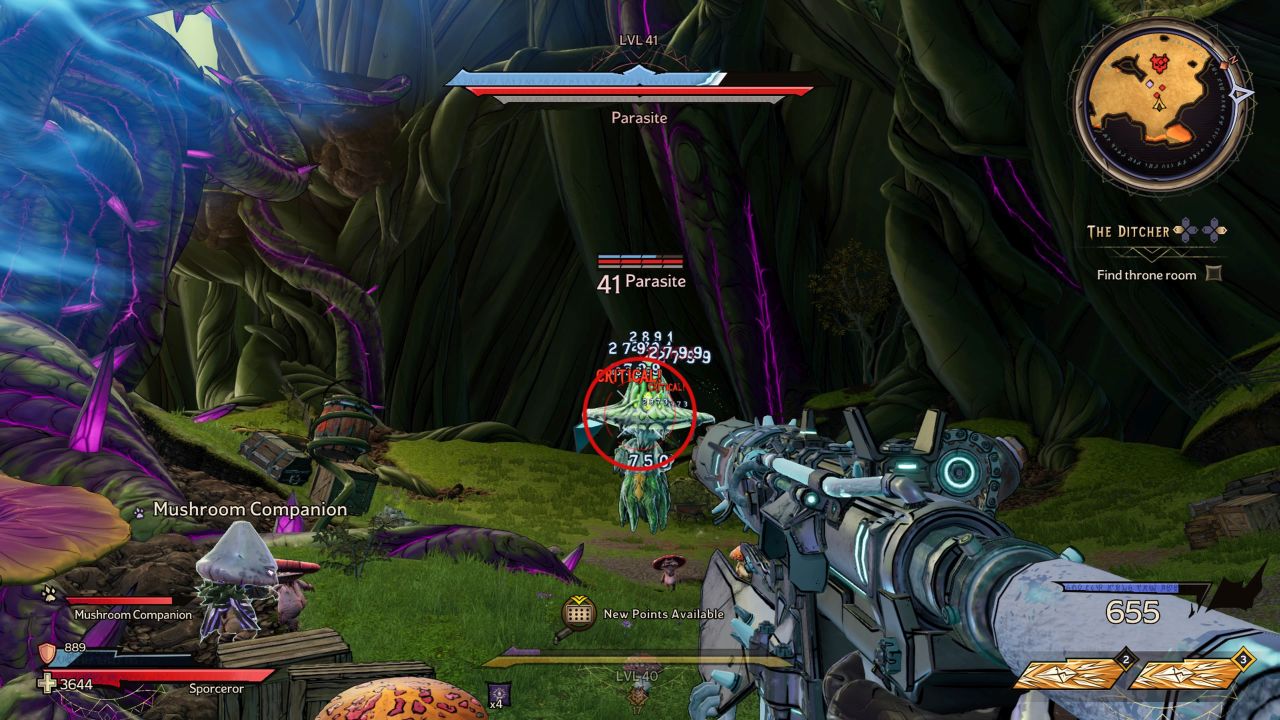
Task: Click the purple status effect icon marked x4
Action: tap(497, 693)
